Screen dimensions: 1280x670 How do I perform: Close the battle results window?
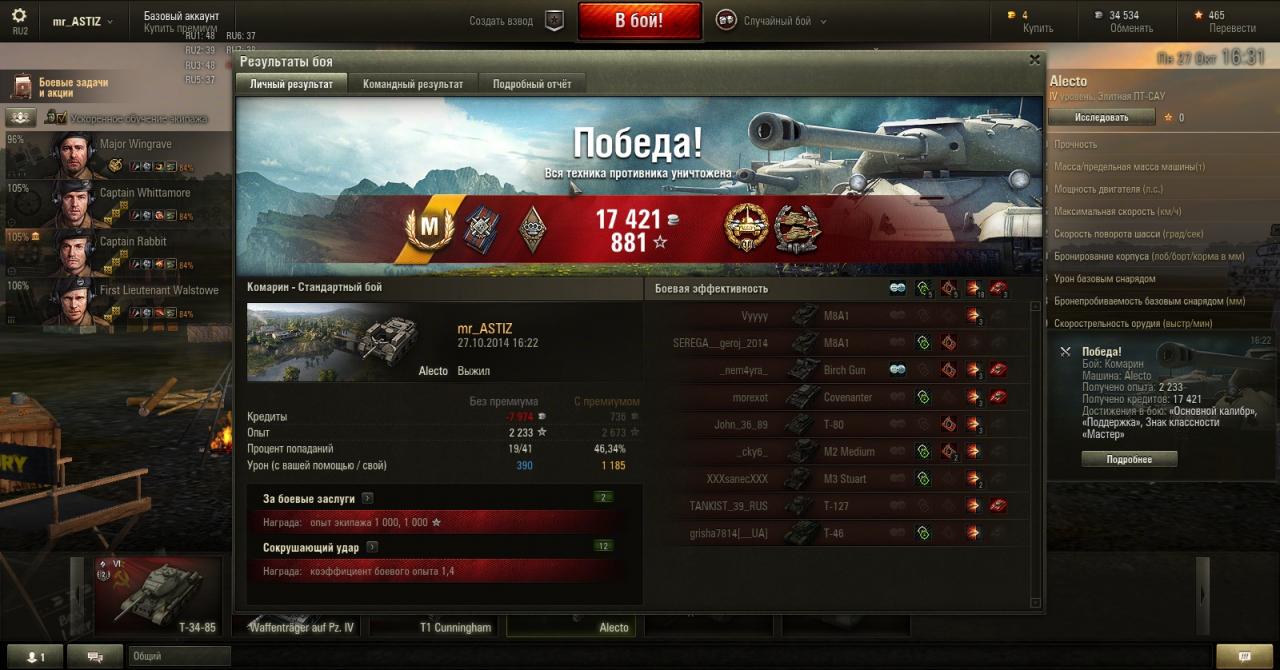click(1034, 60)
